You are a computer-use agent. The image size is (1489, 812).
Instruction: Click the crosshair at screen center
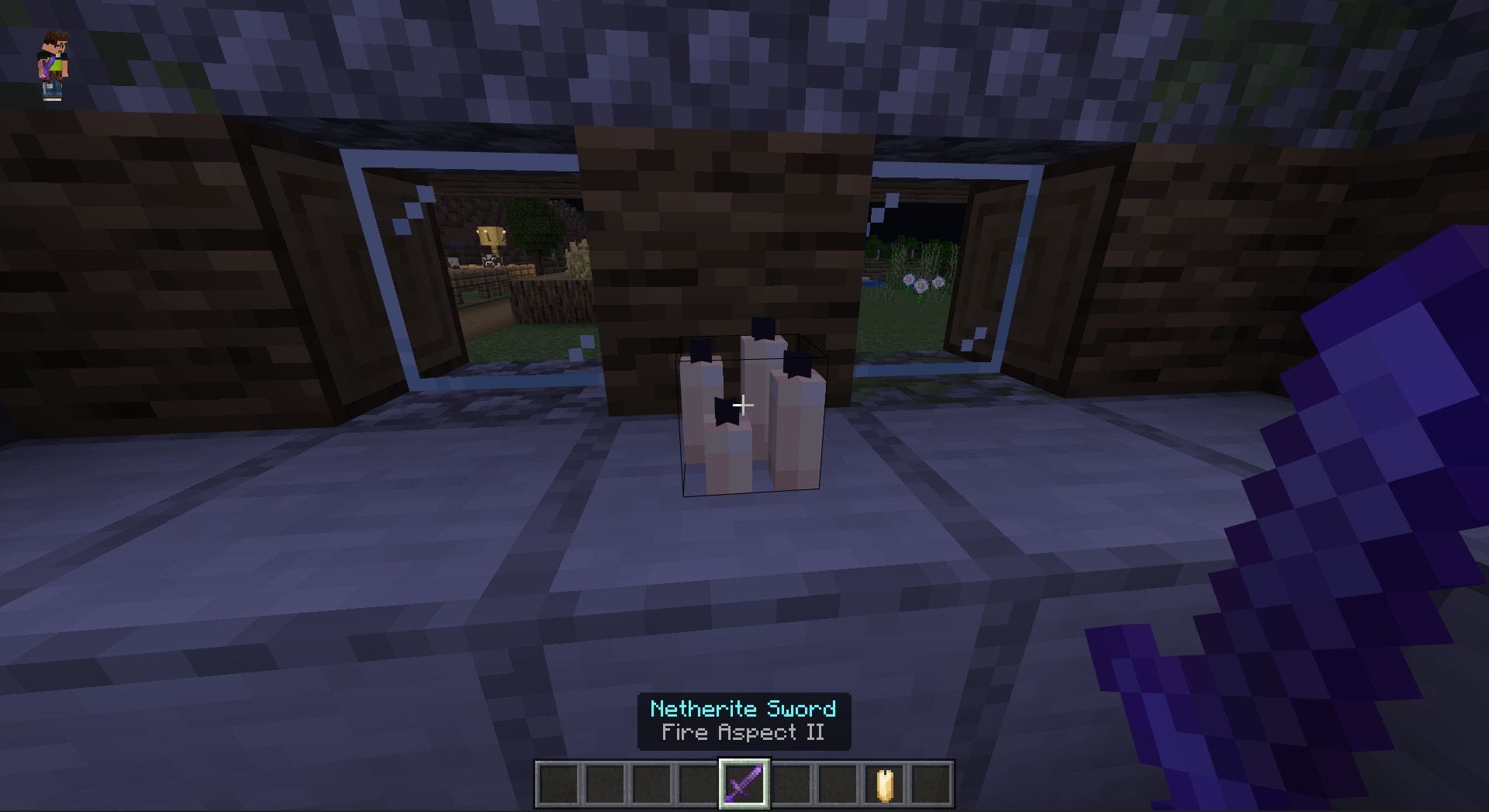coord(744,404)
